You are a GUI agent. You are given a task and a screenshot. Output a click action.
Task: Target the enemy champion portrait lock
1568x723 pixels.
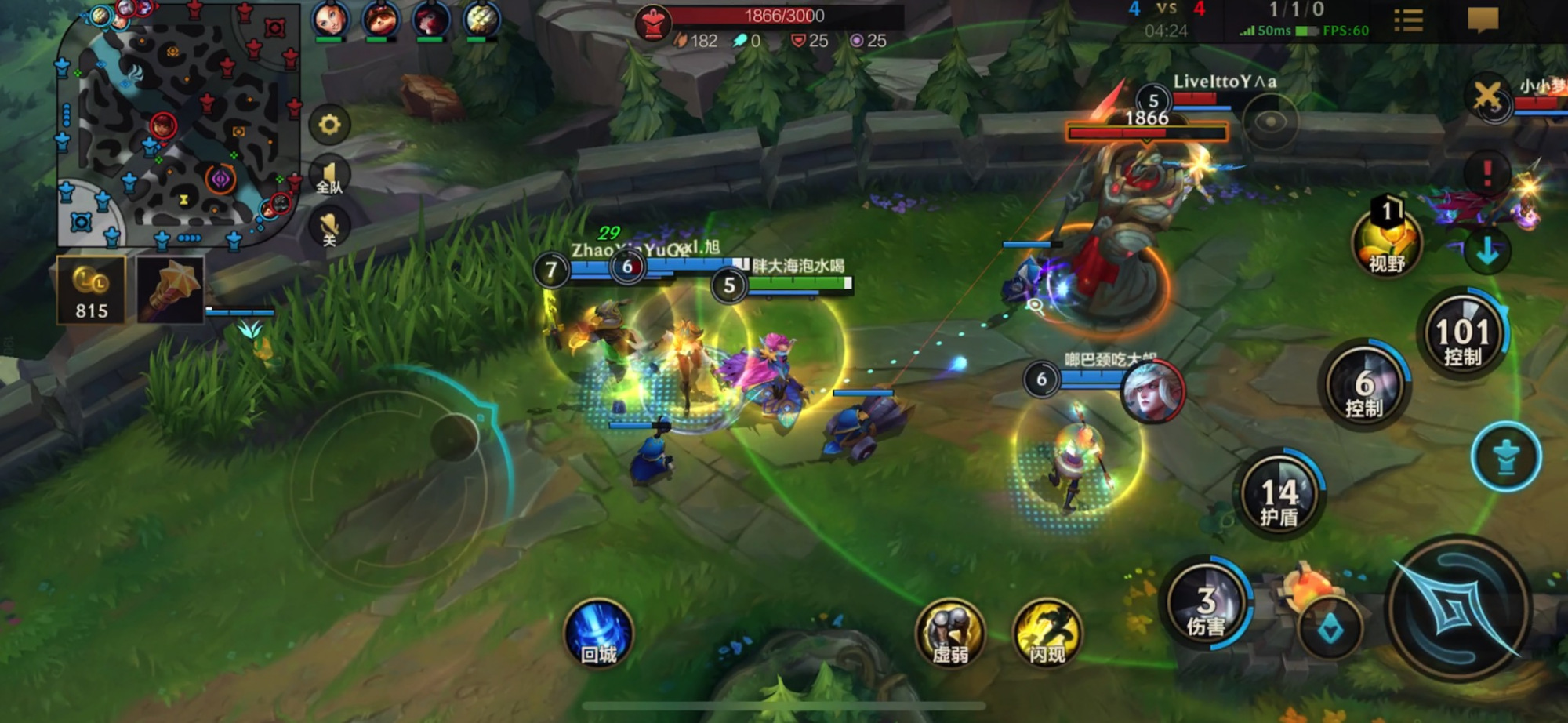pos(1152,391)
